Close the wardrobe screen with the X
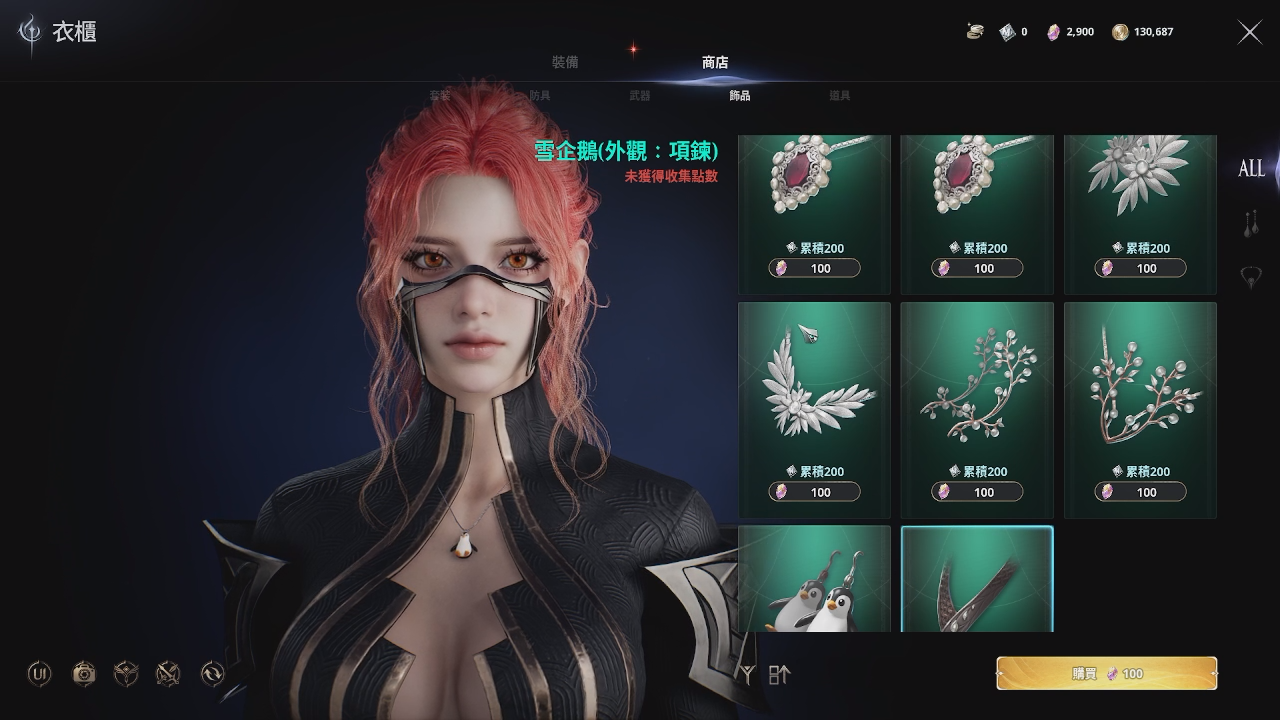 (x=1250, y=32)
